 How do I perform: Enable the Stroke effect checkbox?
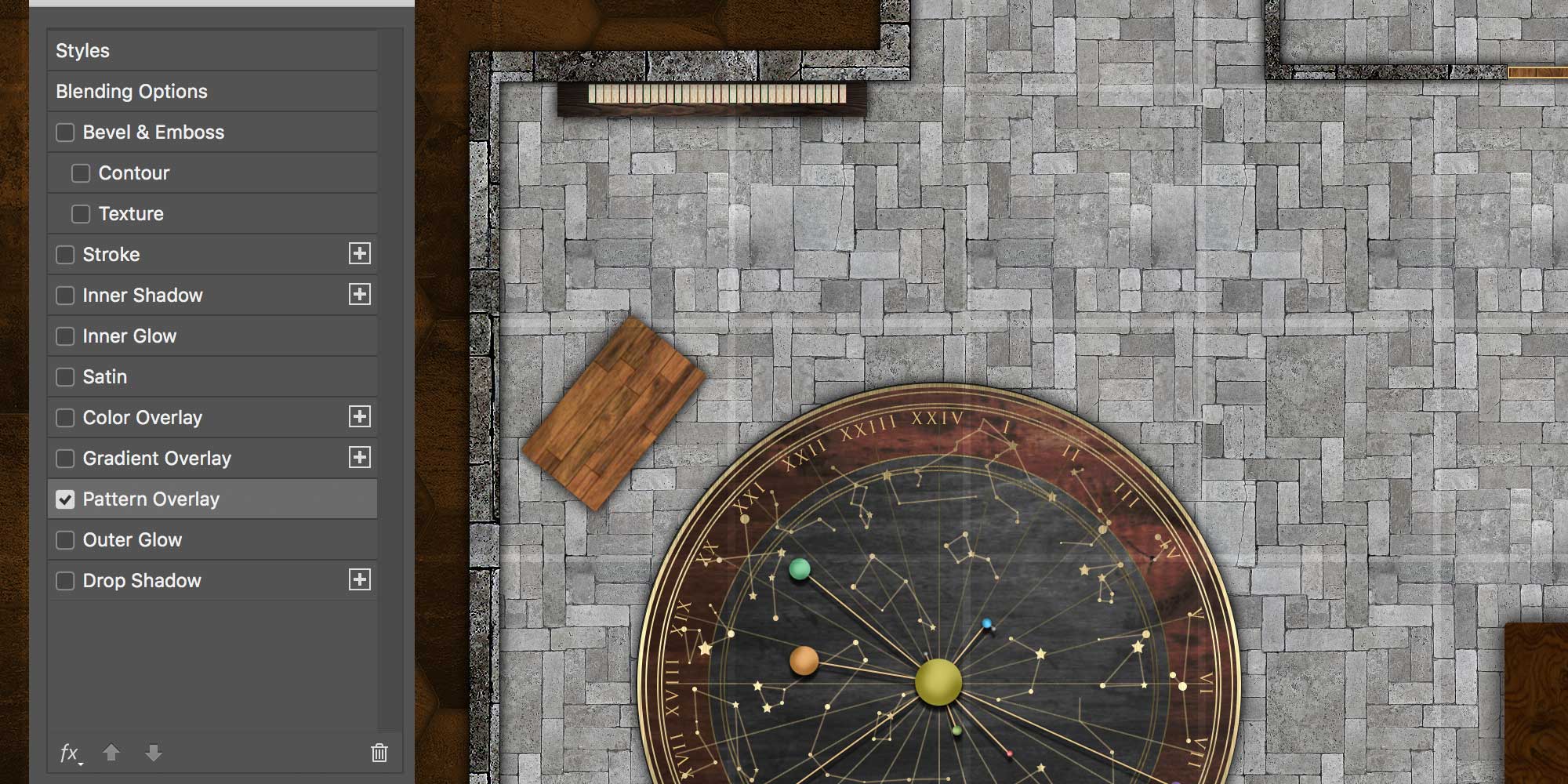[65, 255]
